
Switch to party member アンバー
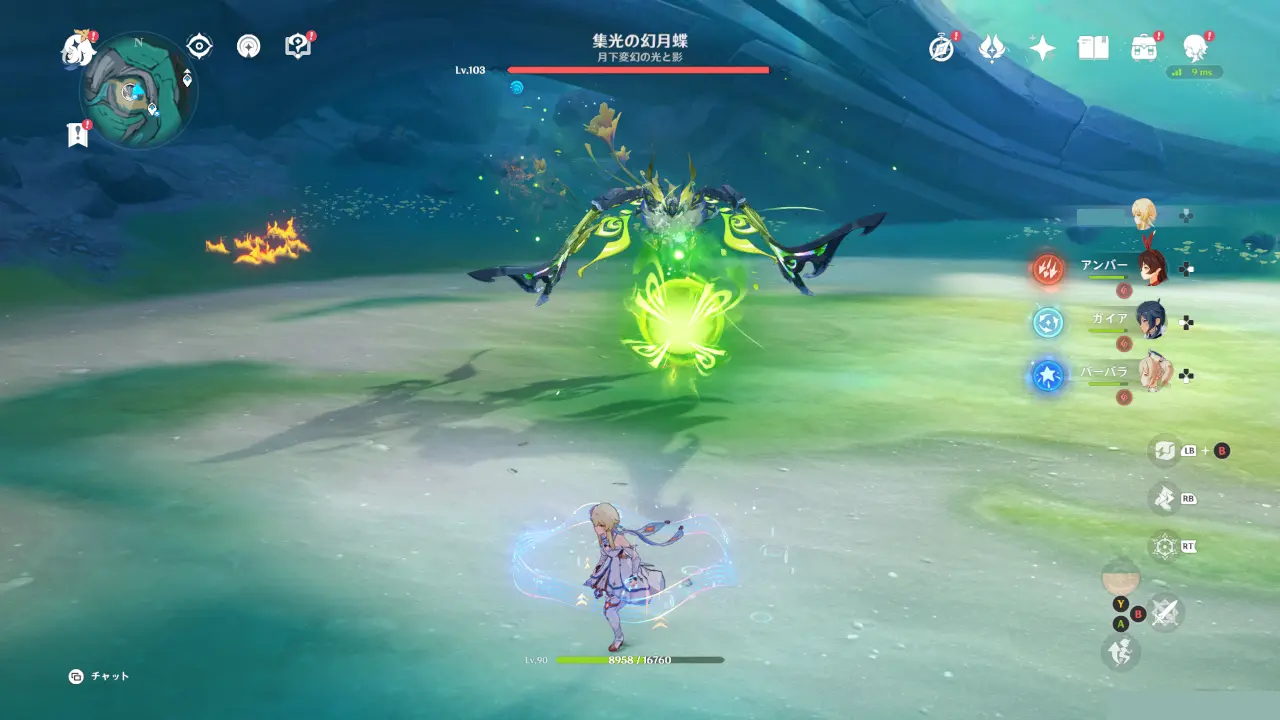tap(1152, 268)
